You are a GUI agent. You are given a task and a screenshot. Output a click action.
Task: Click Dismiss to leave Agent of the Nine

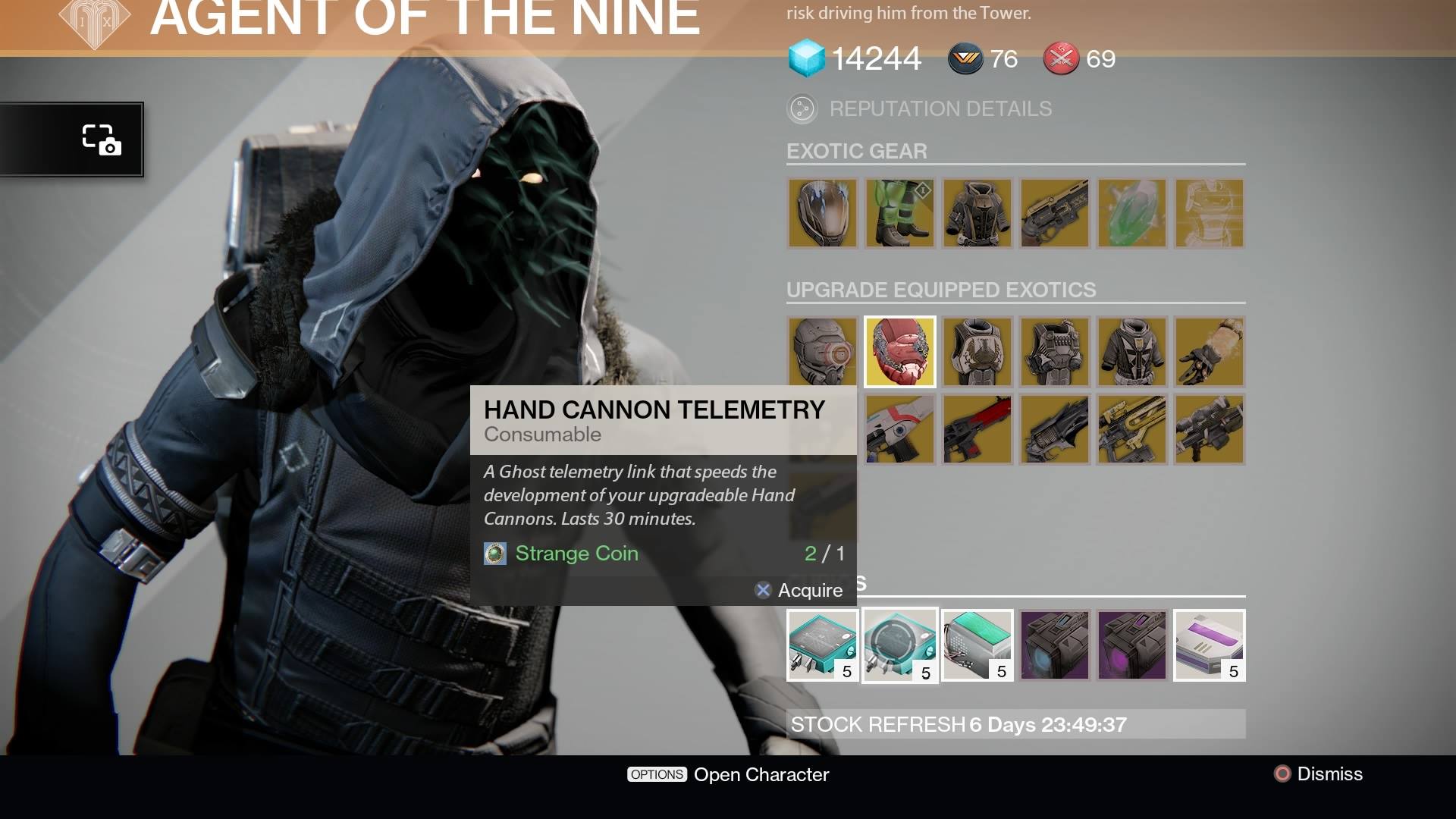point(1319,774)
